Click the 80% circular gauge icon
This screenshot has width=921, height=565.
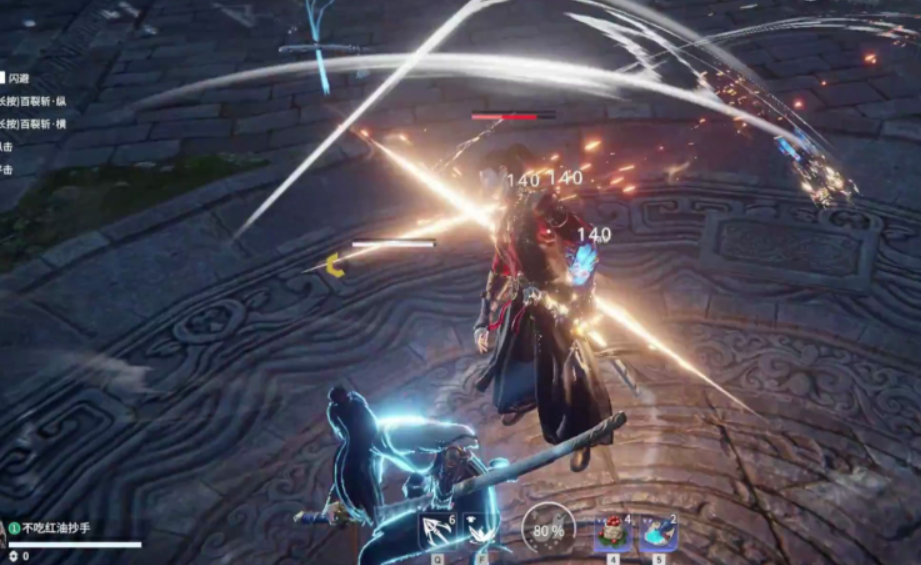click(548, 530)
